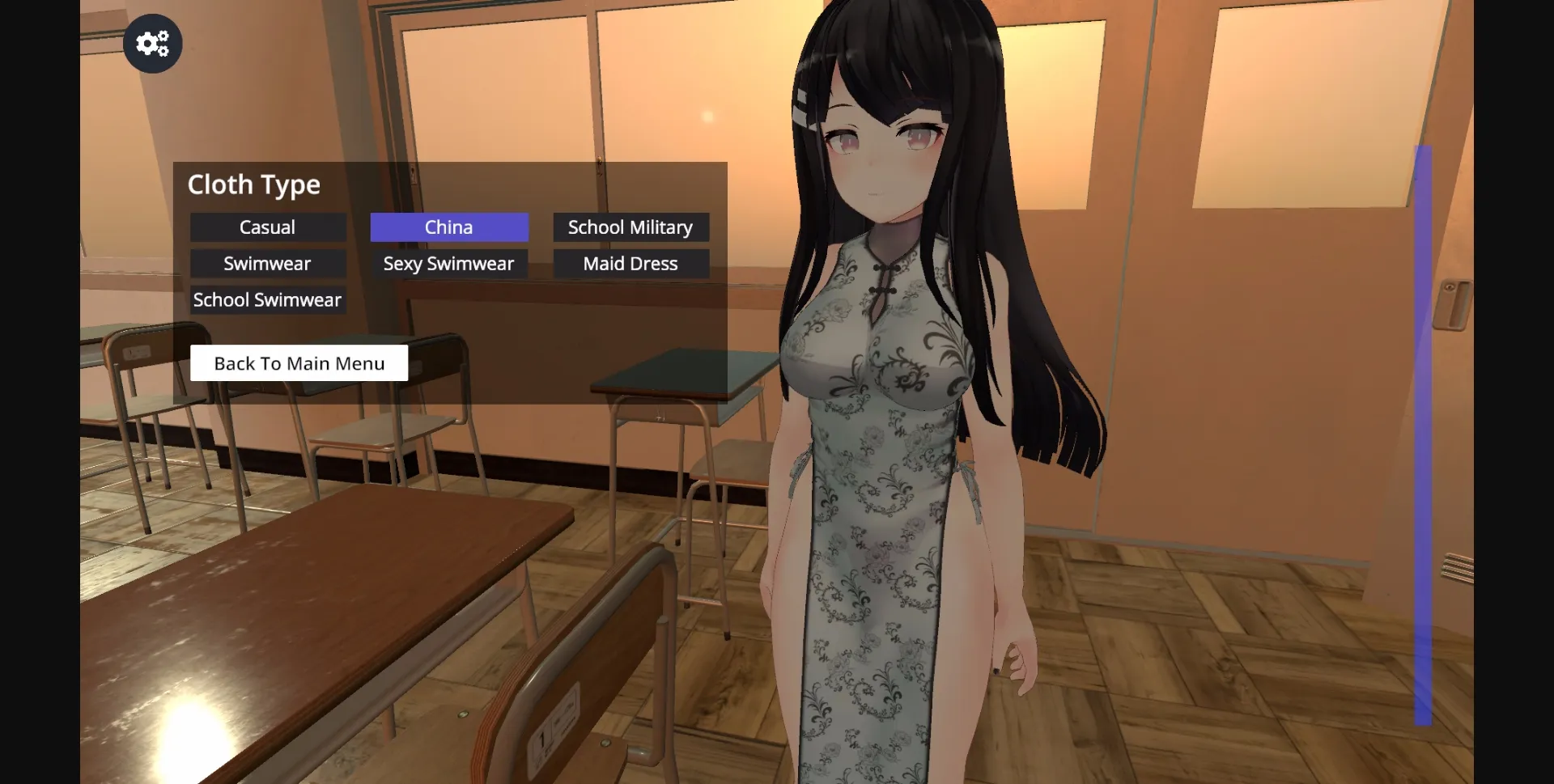This screenshot has height=784, width=1554.
Task: Click the gear icon in the top-left corner
Action: [x=152, y=43]
